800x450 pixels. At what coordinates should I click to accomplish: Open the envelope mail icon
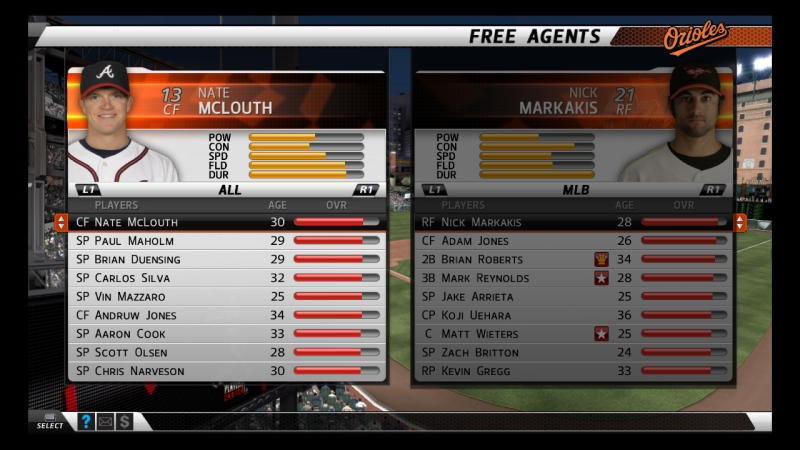point(105,422)
